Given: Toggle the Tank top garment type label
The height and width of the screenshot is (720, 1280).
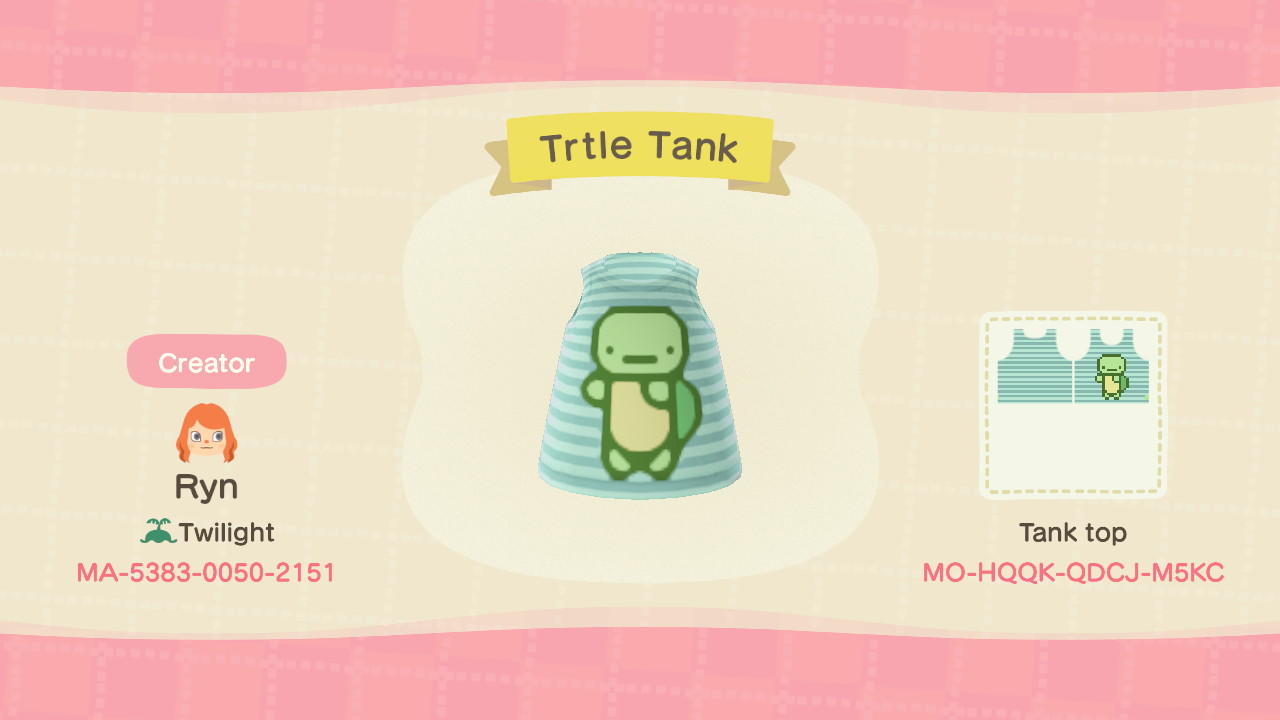Looking at the screenshot, I should click(1075, 533).
